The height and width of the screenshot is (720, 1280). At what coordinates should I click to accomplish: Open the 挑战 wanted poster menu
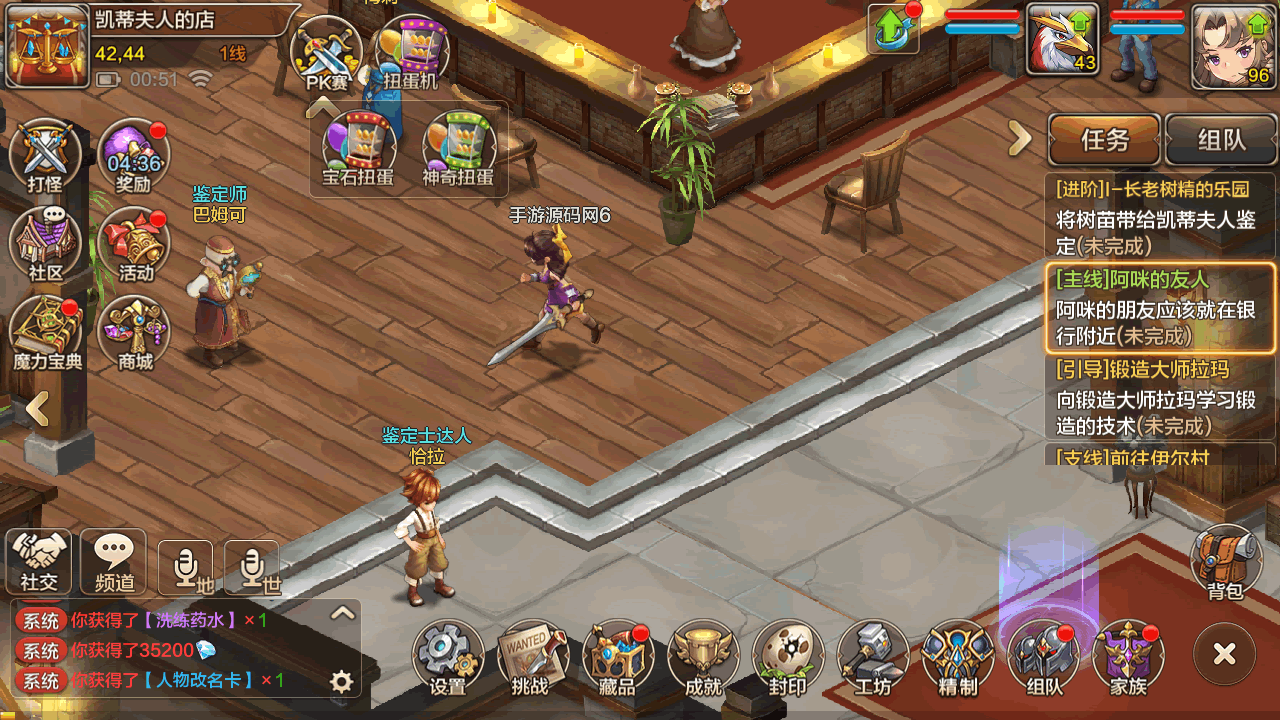(531, 656)
